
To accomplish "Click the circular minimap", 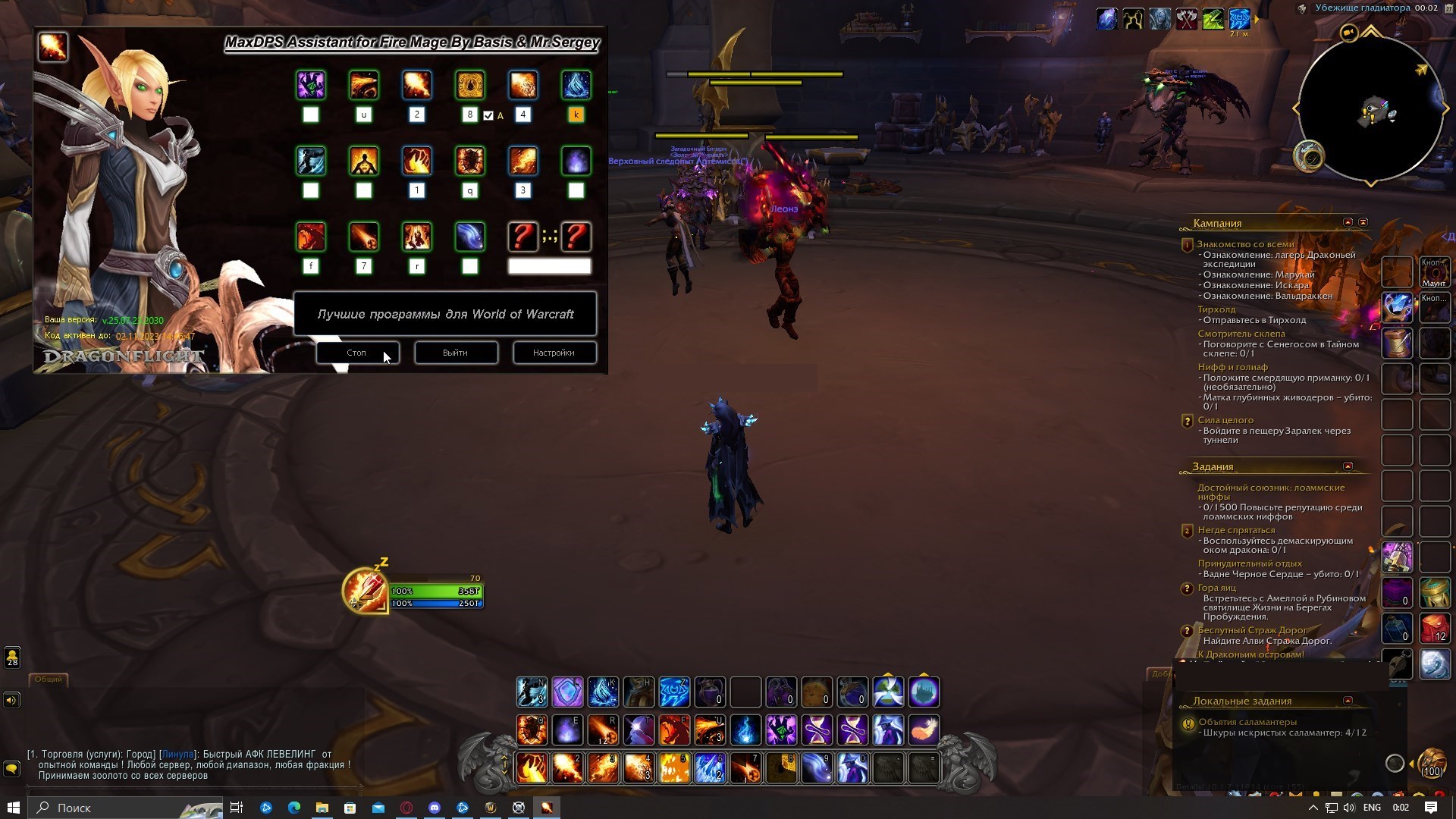I will (x=1371, y=108).
